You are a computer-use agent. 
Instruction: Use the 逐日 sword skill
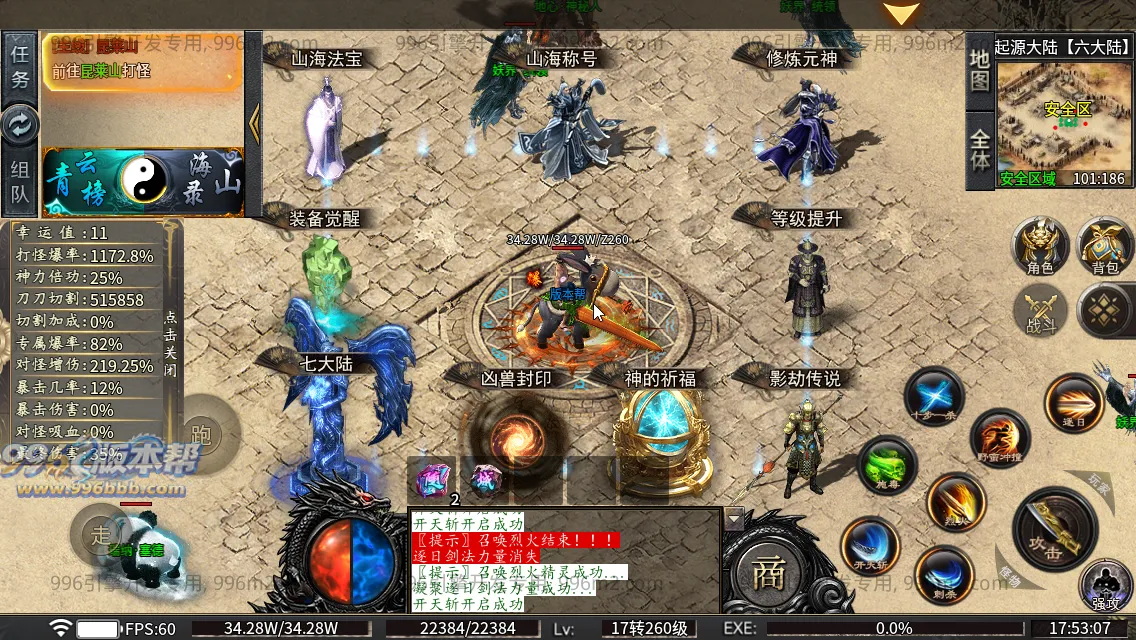1073,402
